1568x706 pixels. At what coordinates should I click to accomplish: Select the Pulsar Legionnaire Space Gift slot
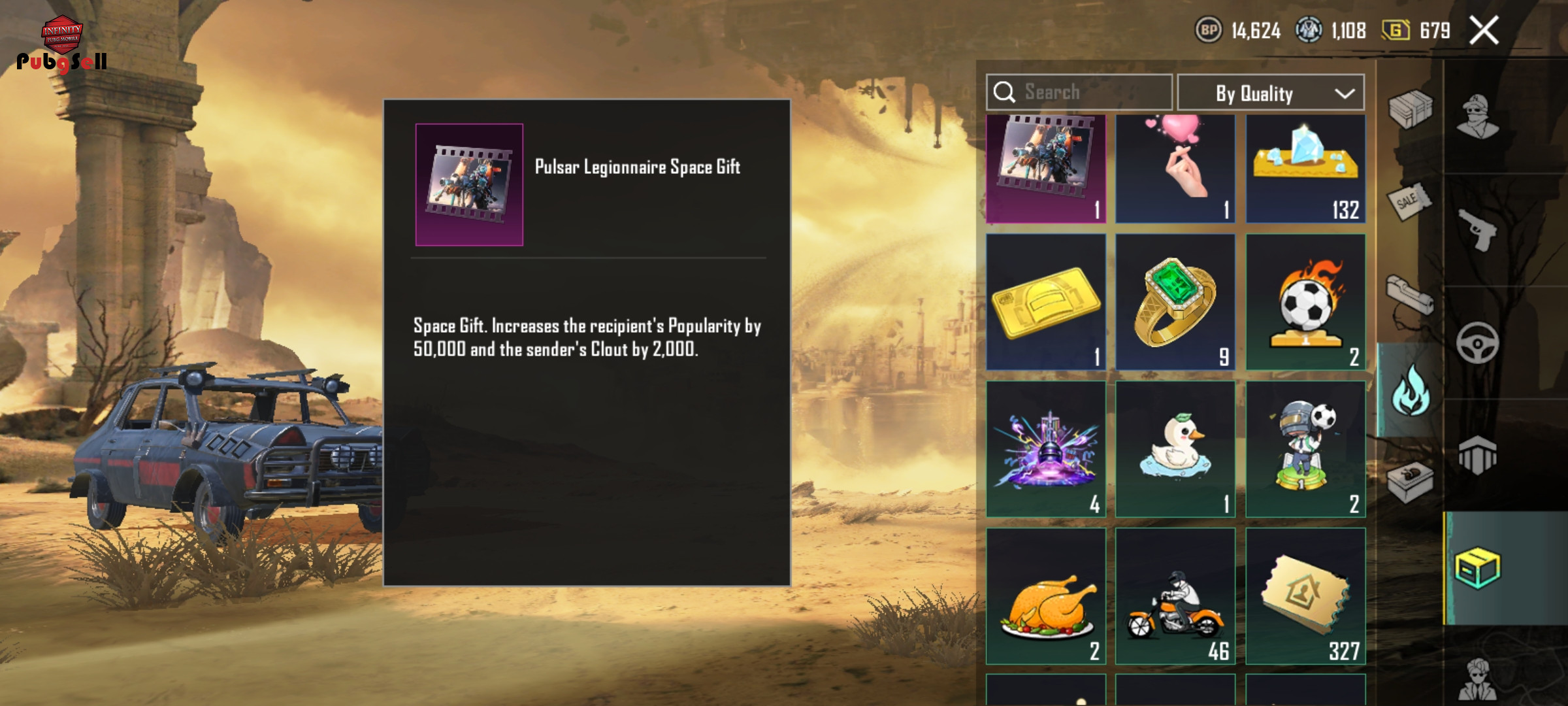(1045, 168)
